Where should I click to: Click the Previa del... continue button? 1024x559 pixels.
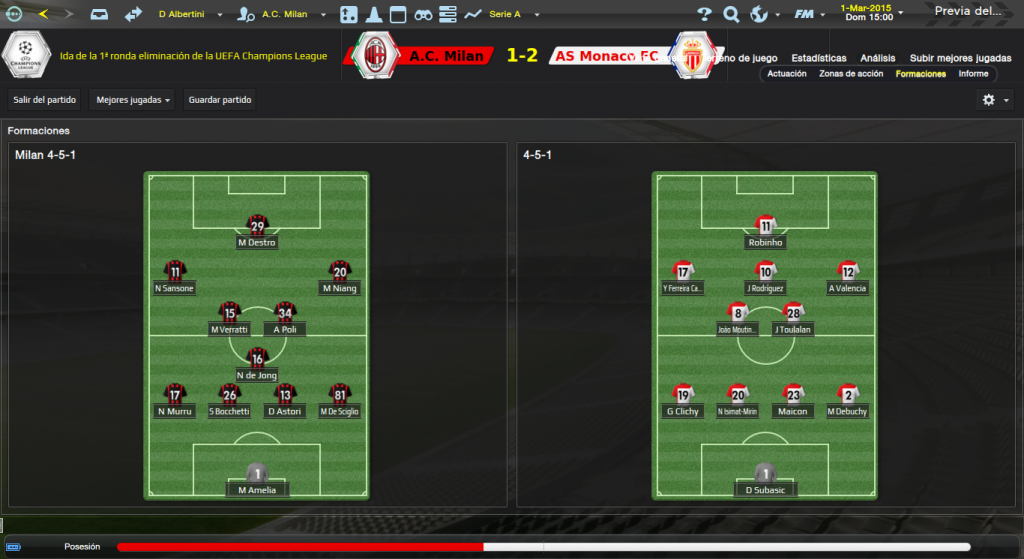[968, 12]
